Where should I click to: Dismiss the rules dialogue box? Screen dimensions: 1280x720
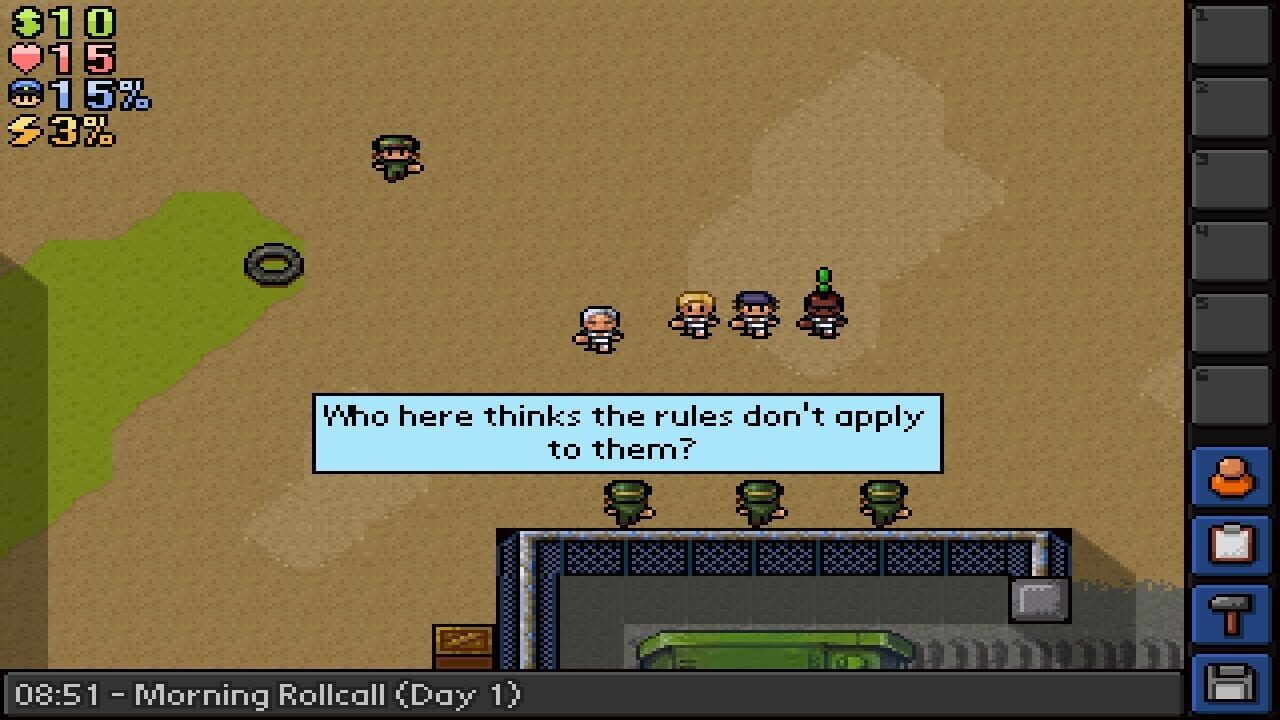click(626, 431)
